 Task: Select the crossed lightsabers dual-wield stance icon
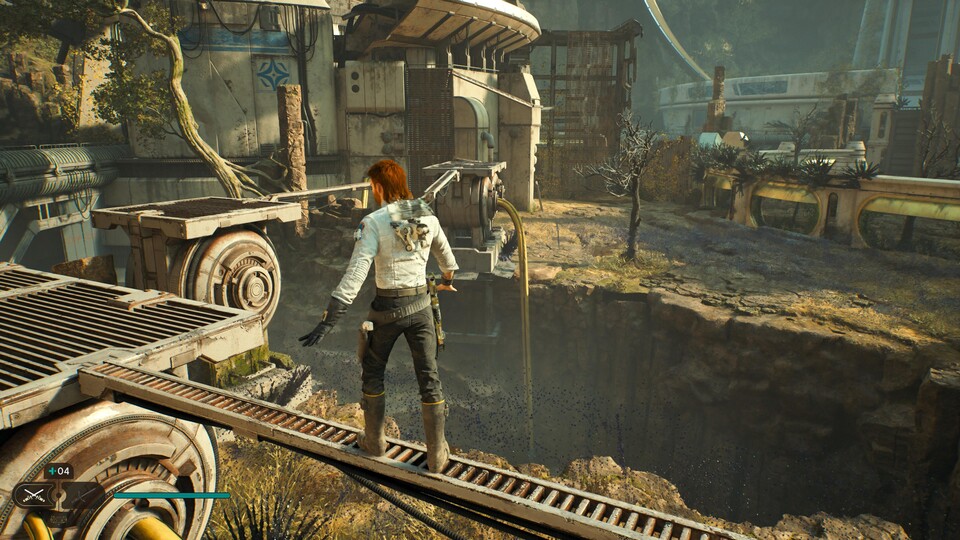coord(34,495)
